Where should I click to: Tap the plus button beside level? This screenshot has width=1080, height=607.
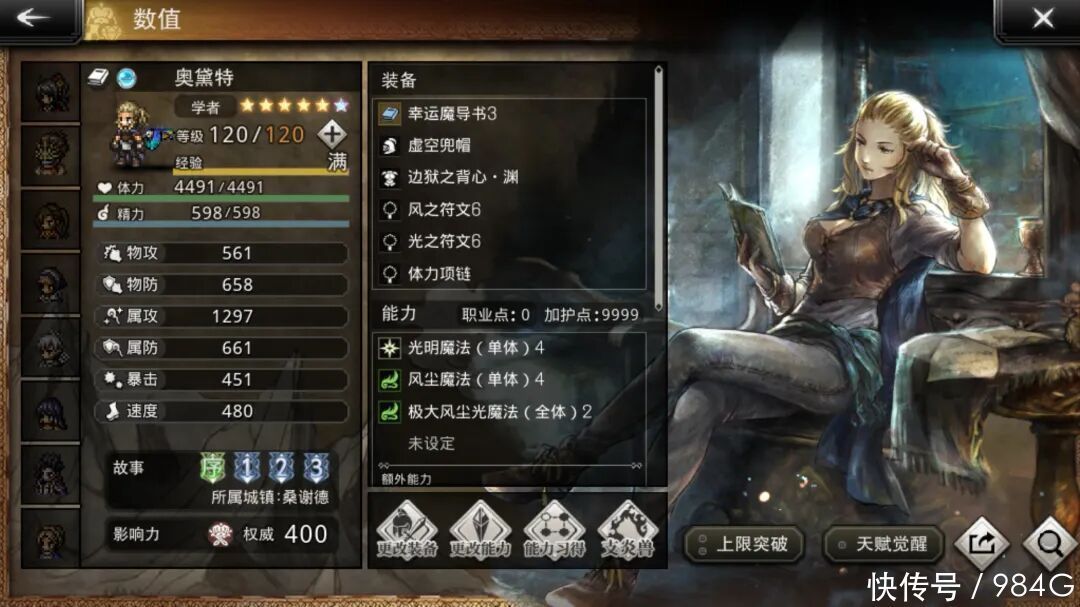[x=332, y=133]
